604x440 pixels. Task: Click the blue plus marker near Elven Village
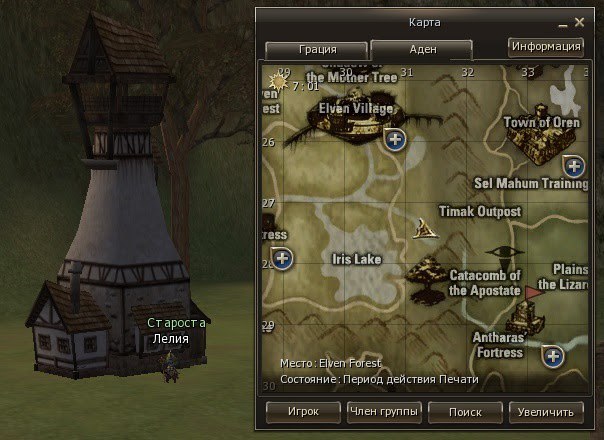click(x=395, y=139)
